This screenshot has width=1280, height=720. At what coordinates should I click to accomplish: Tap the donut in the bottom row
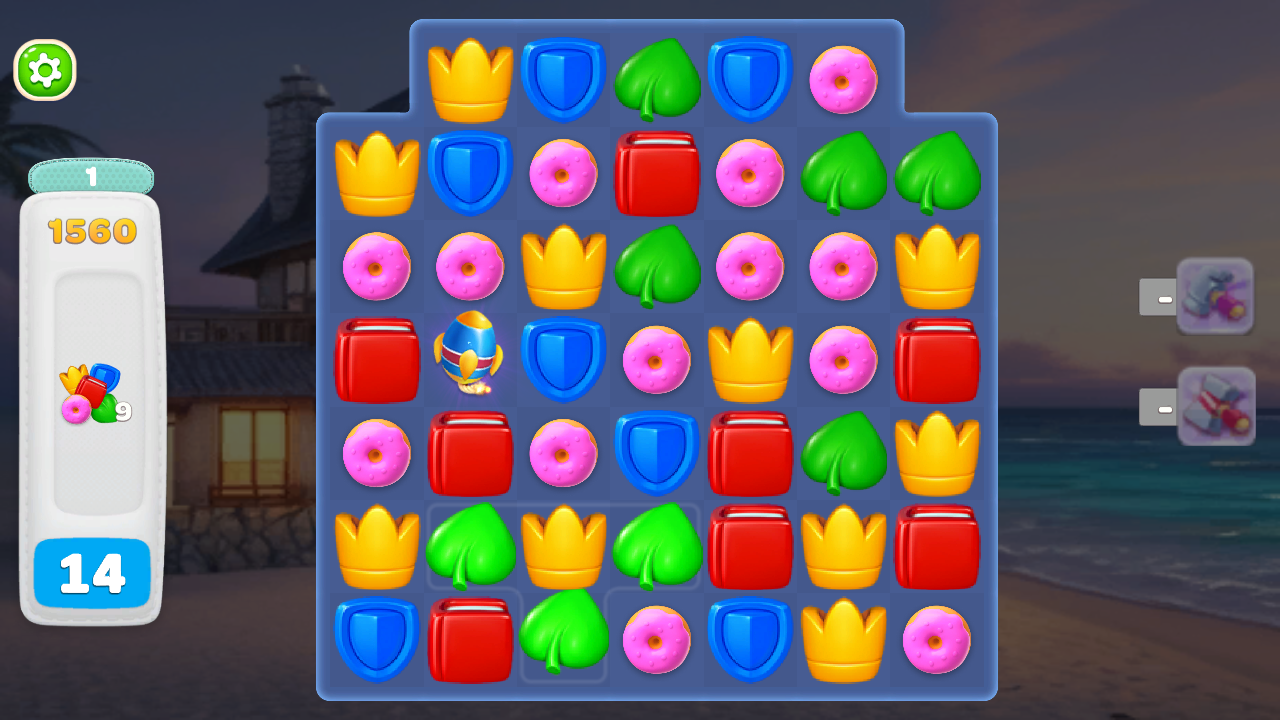point(657,640)
